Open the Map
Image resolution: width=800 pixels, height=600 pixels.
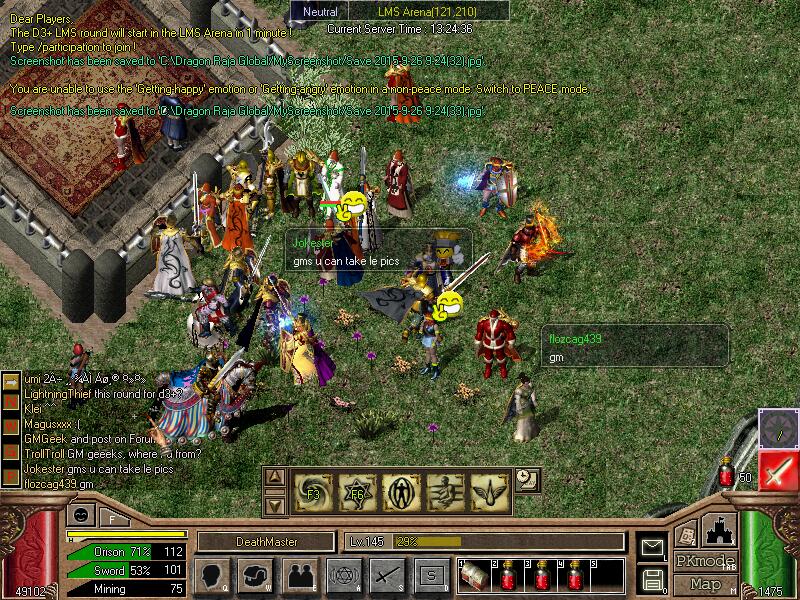tap(705, 583)
